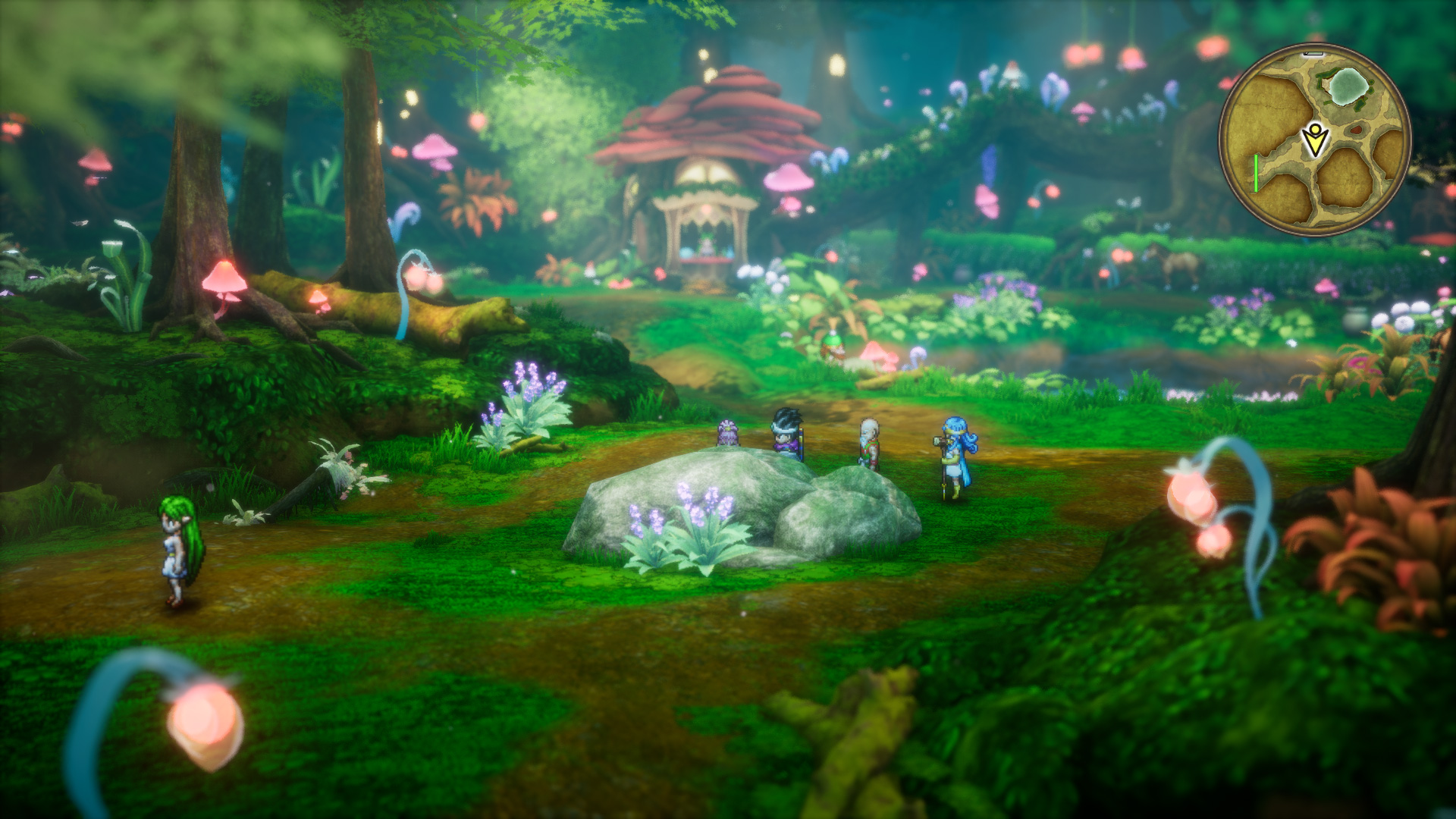Open the circular minimap
Image resolution: width=1456 pixels, height=819 pixels.
(x=1314, y=140)
